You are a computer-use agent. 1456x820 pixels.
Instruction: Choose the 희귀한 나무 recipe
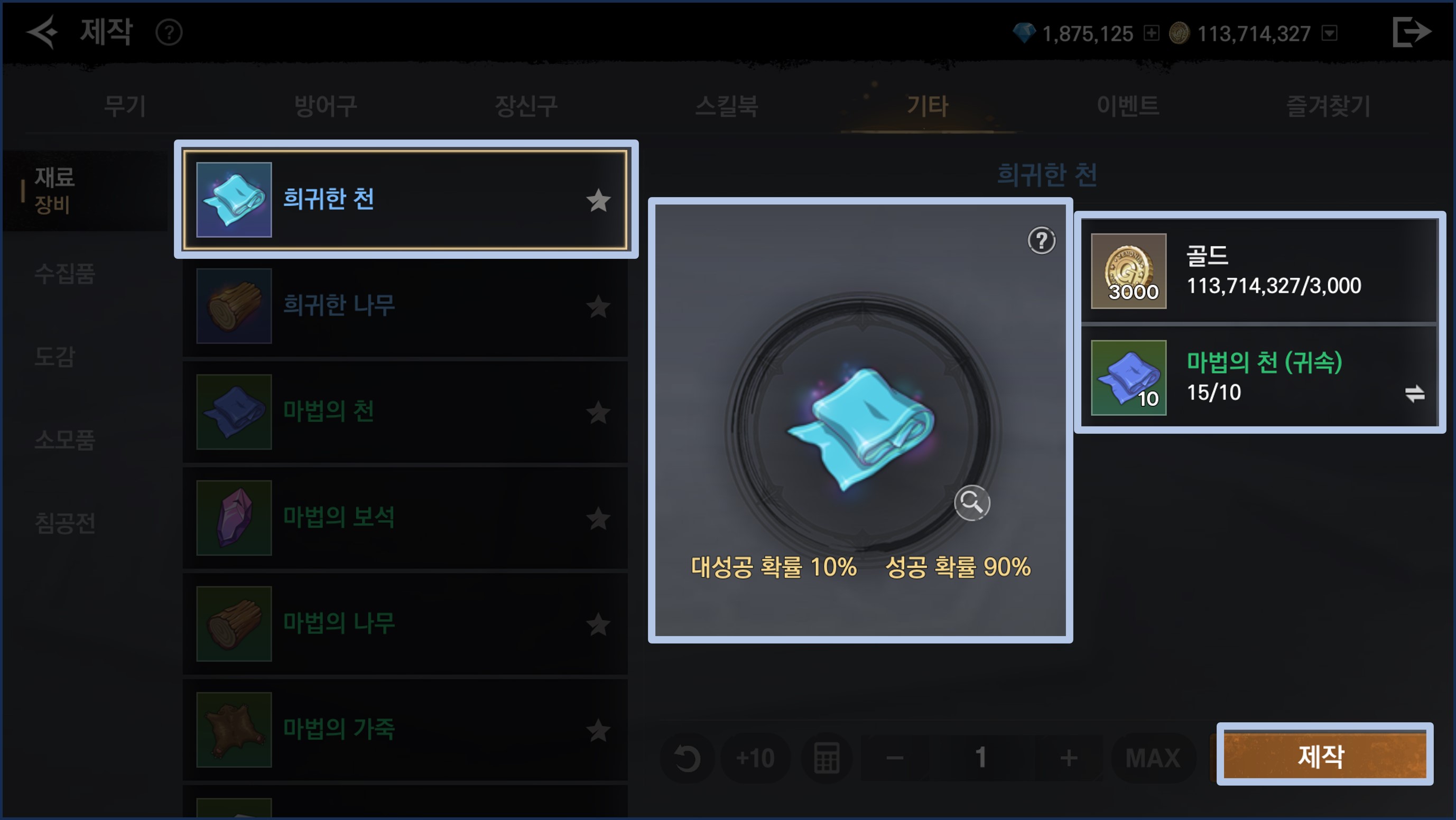tap(405, 306)
